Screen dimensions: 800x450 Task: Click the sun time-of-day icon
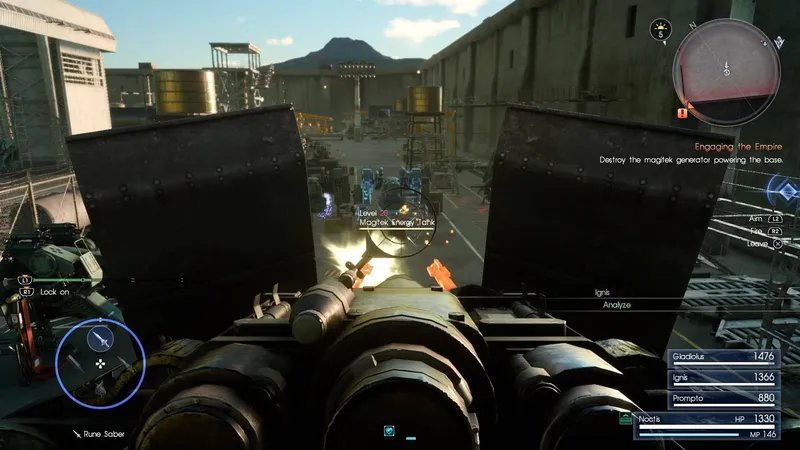coord(660,30)
